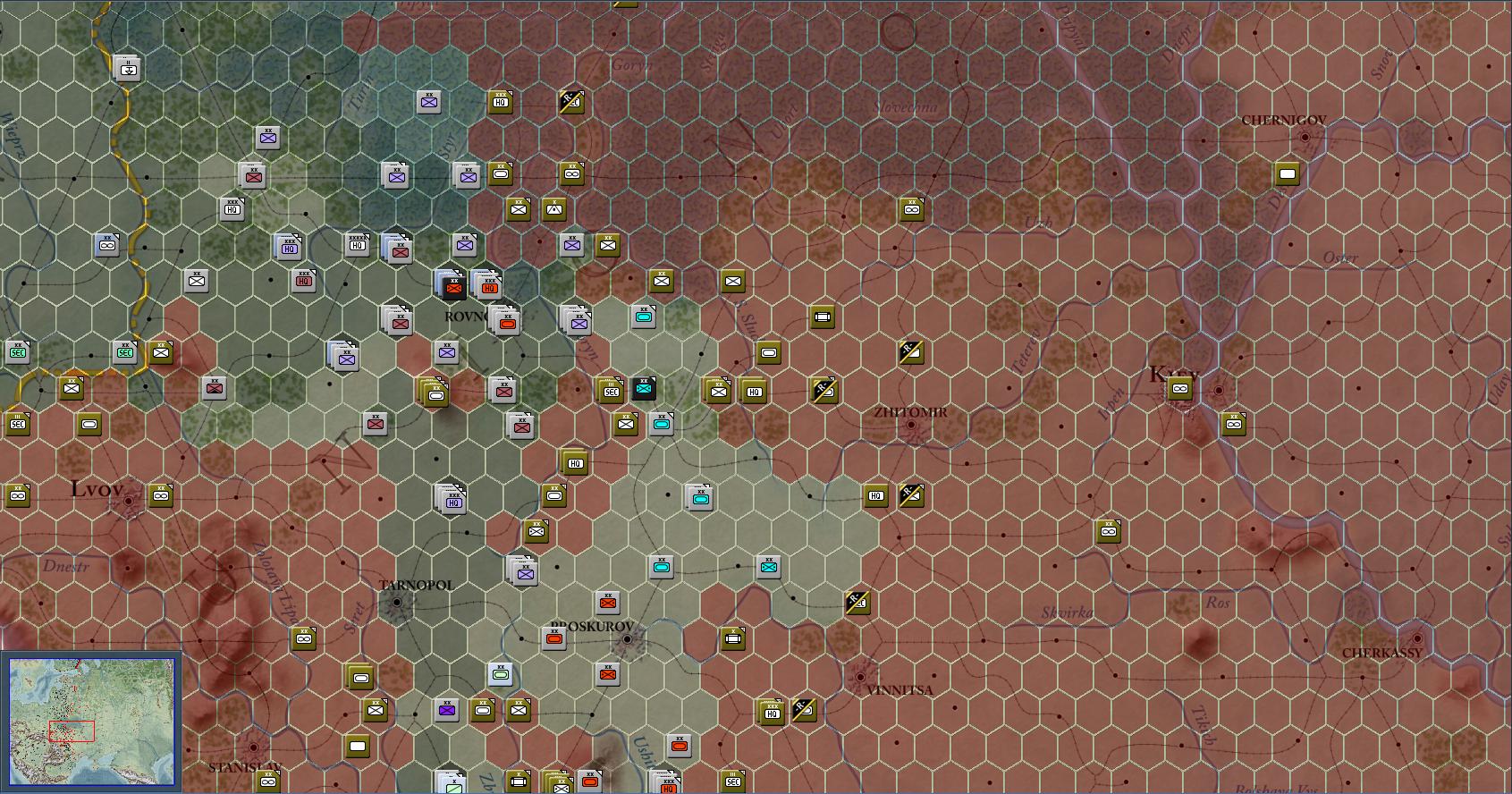1512x794 pixels.
Task: Click the black Soviet armor division beside Rovno
Action: coord(452,288)
